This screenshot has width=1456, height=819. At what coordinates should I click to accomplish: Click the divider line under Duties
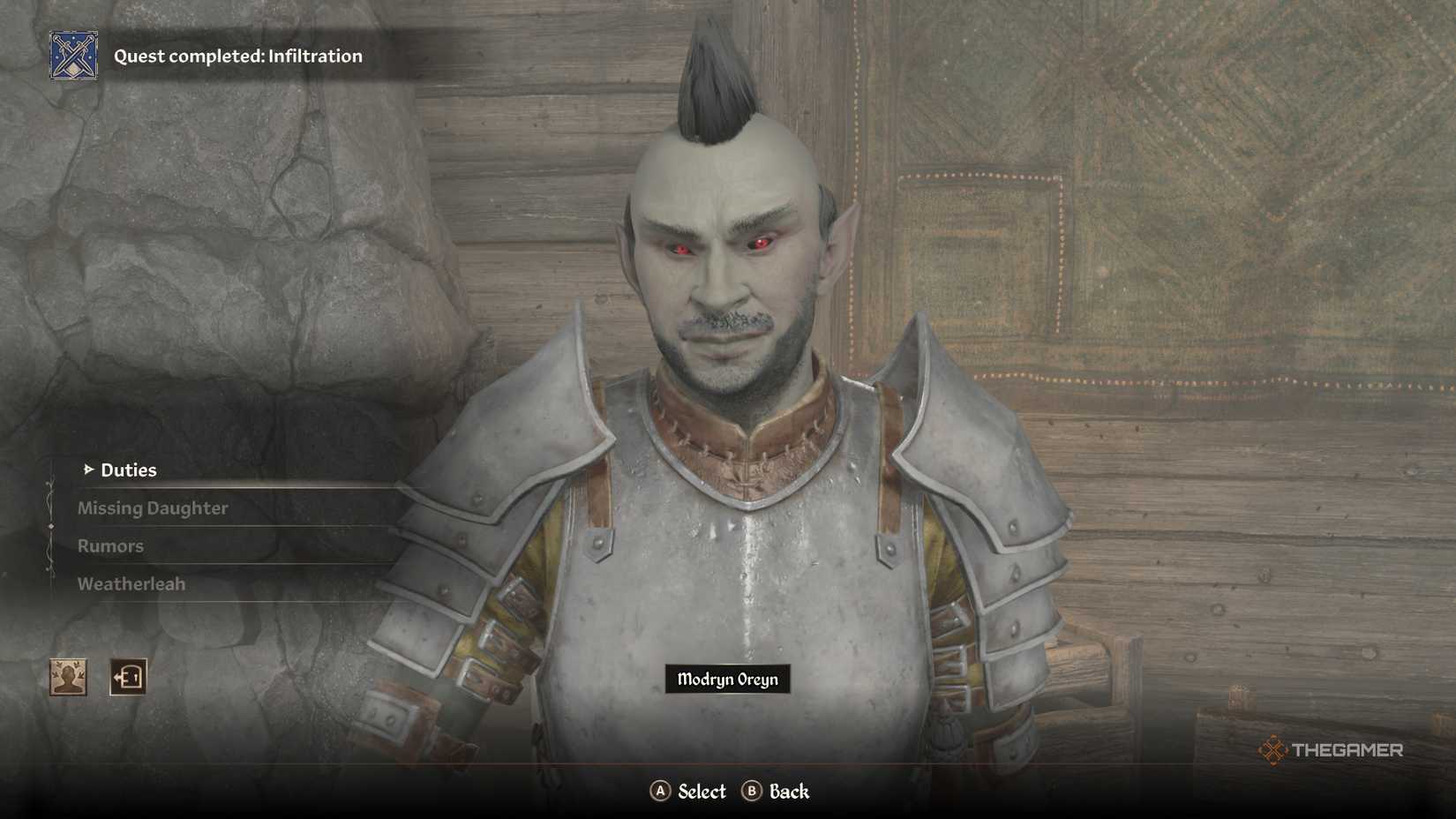coord(221,486)
